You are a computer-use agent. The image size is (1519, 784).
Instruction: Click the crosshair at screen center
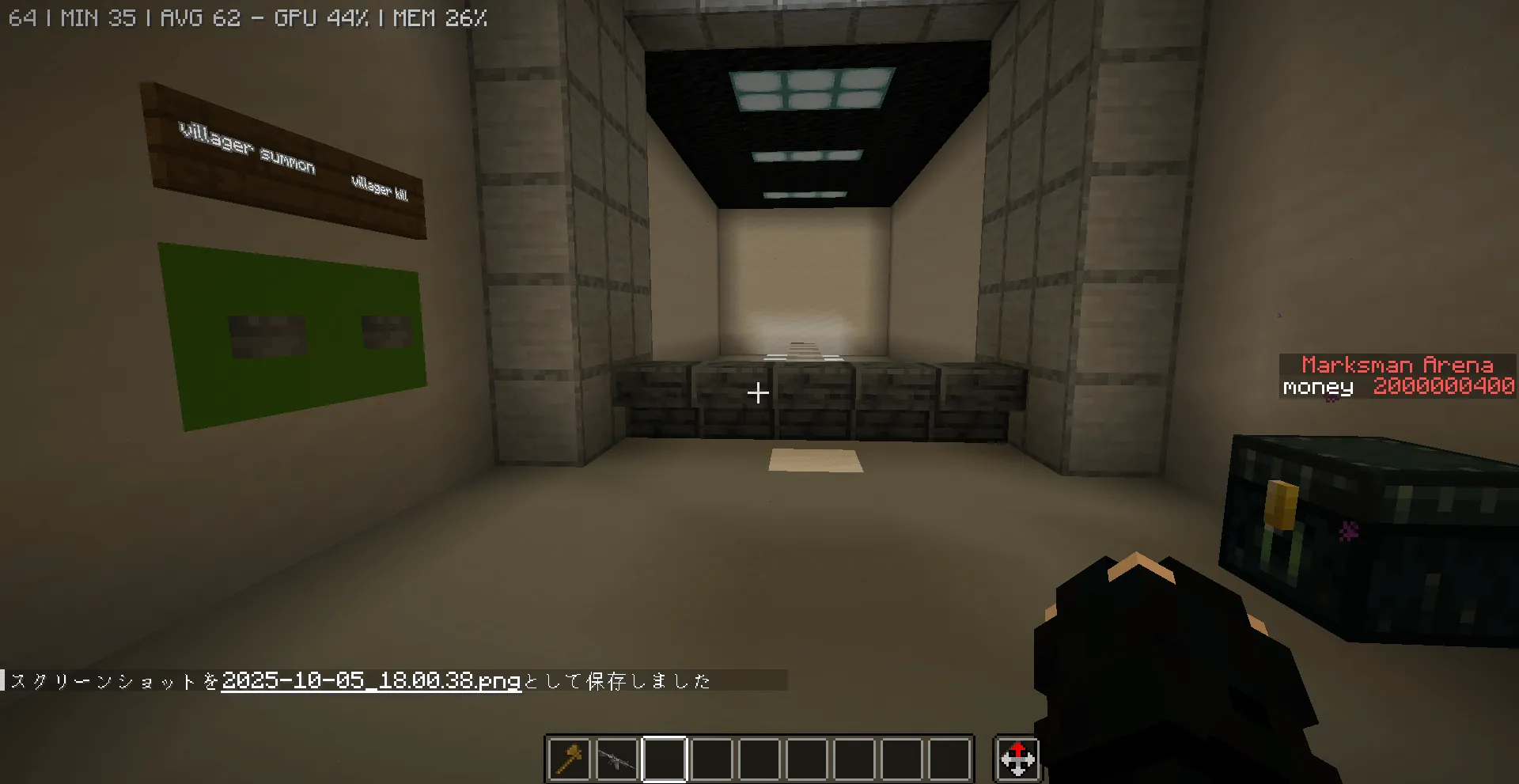(x=759, y=392)
